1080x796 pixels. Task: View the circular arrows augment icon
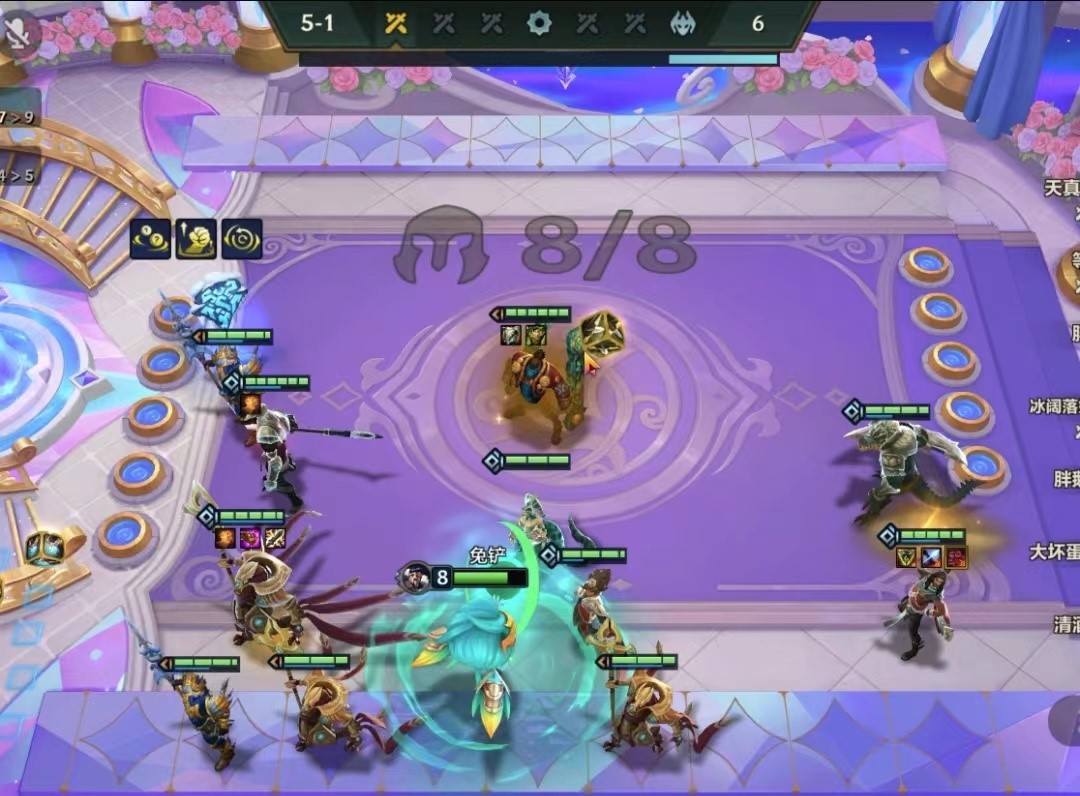tap(242, 239)
